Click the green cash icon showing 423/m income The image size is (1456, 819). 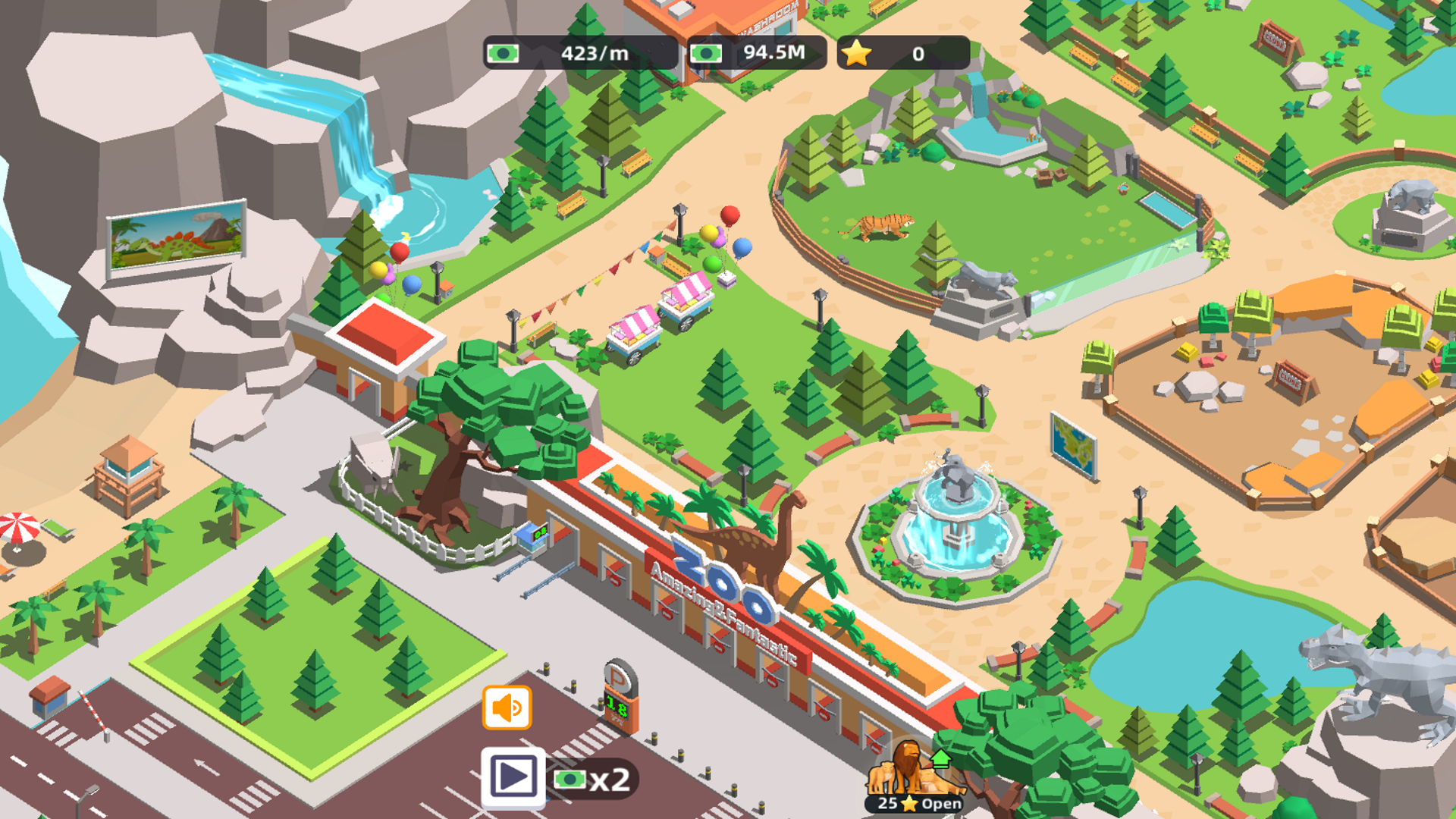click(x=503, y=53)
